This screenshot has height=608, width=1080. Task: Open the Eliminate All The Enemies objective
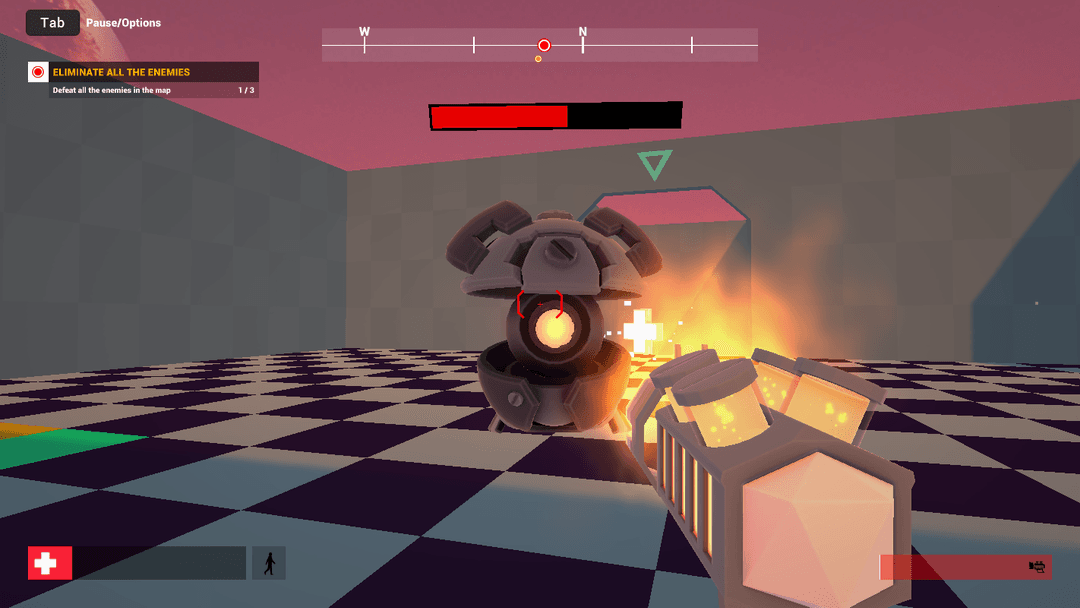(x=121, y=72)
